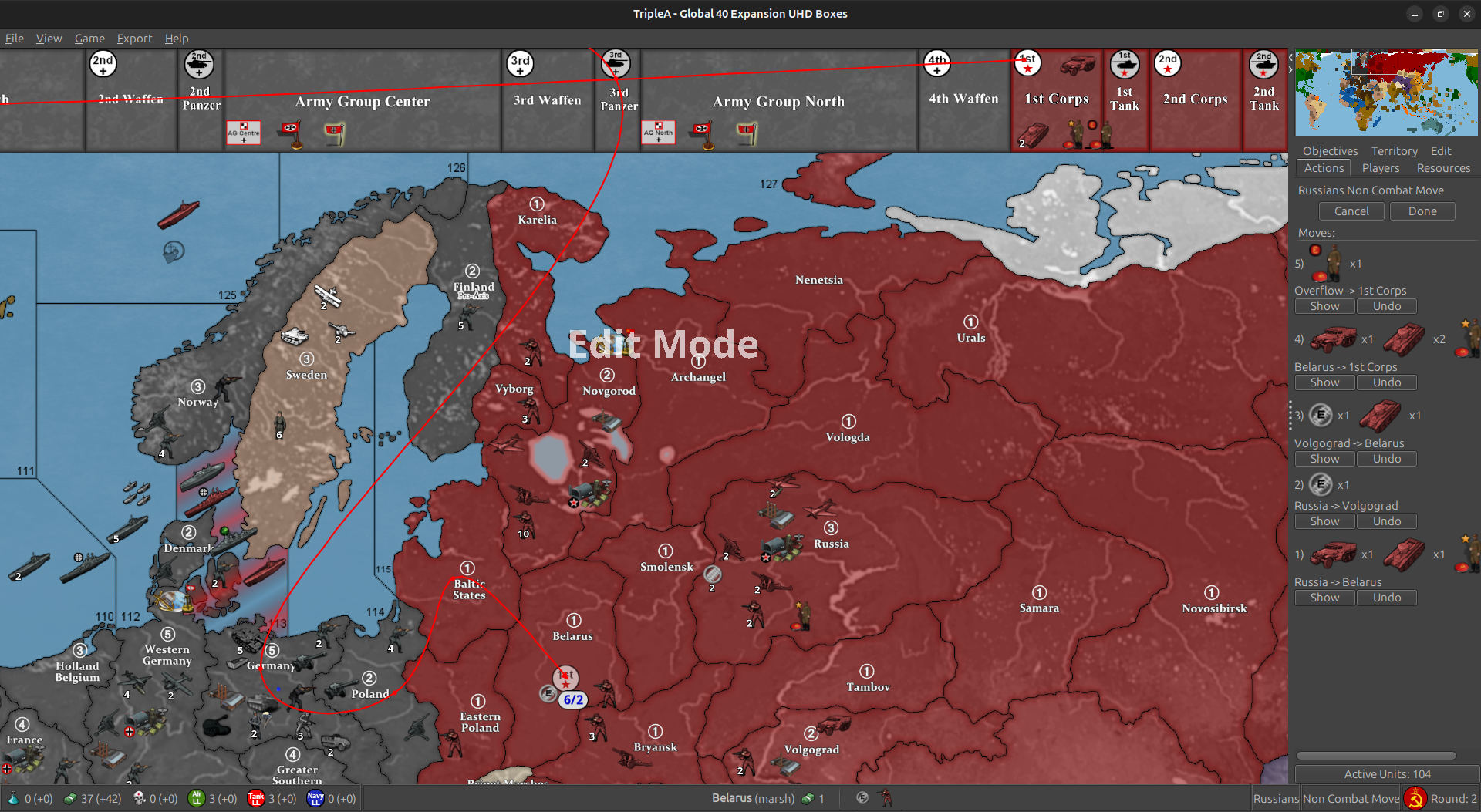This screenshot has width=1481, height=812.
Task: Open the Game menu
Action: coord(89,39)
